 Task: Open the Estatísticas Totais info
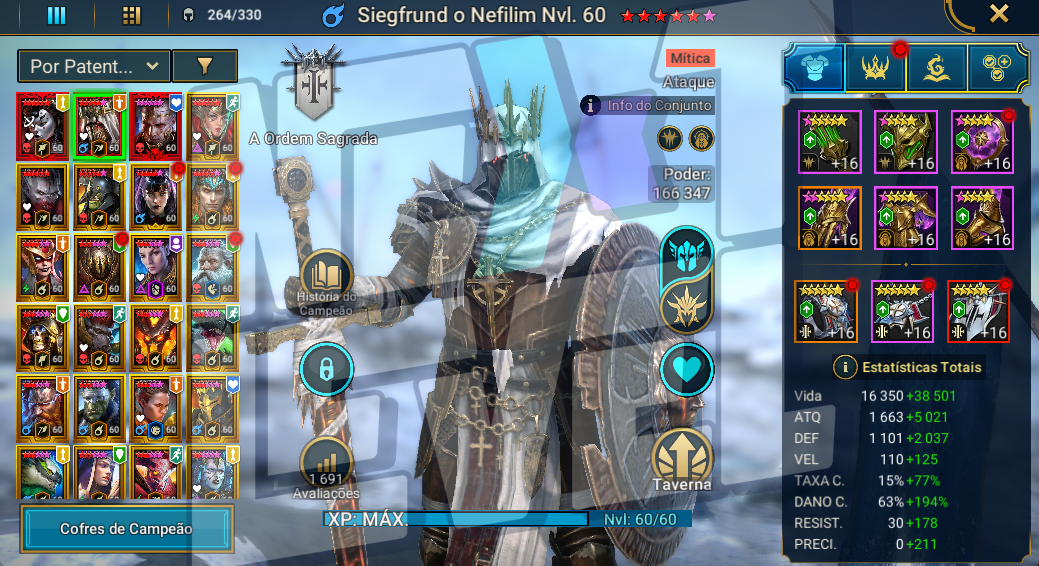pyautogui.click(x=845, y=367)
